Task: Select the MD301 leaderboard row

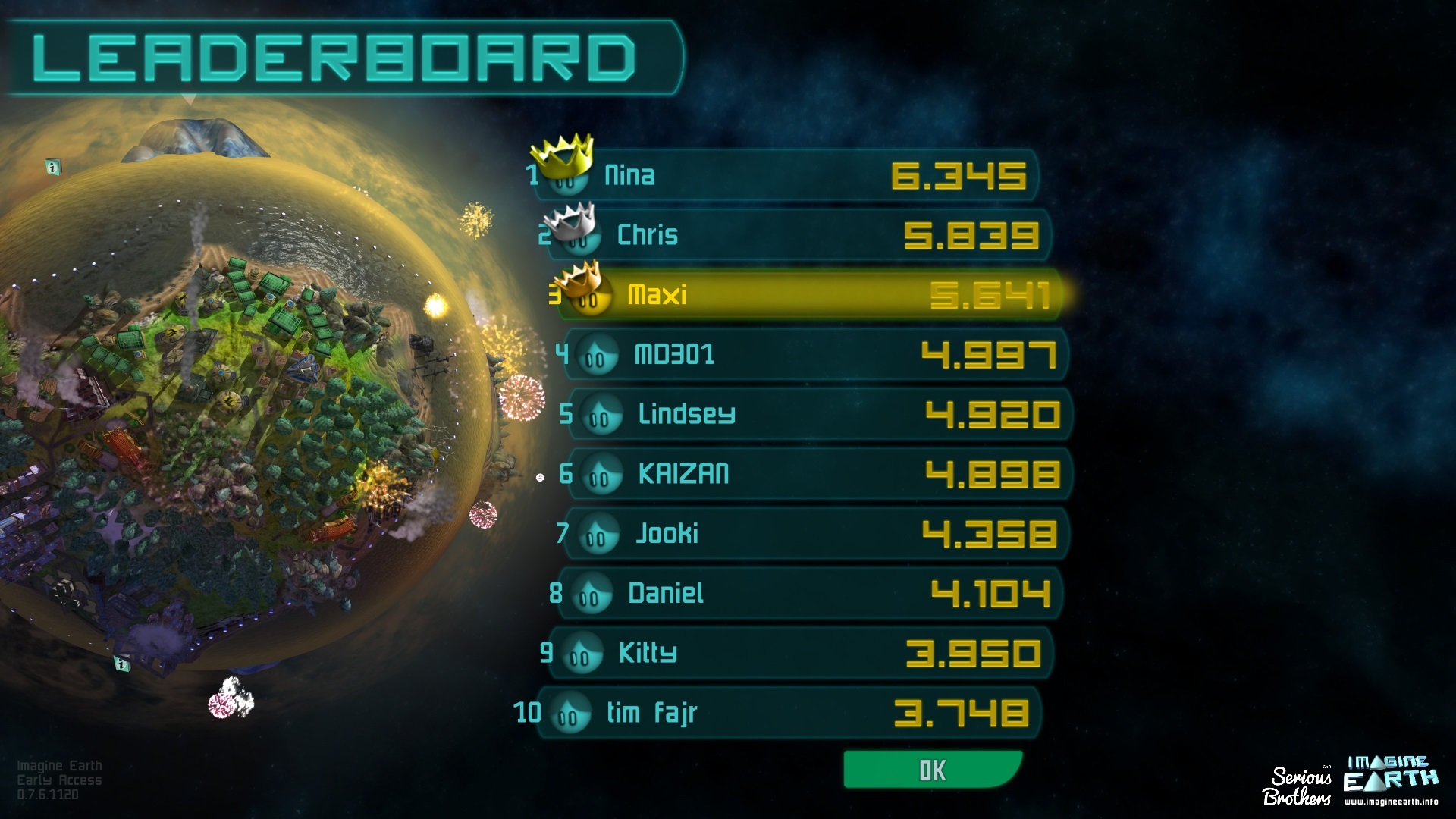Action: [x=815, y=354]
